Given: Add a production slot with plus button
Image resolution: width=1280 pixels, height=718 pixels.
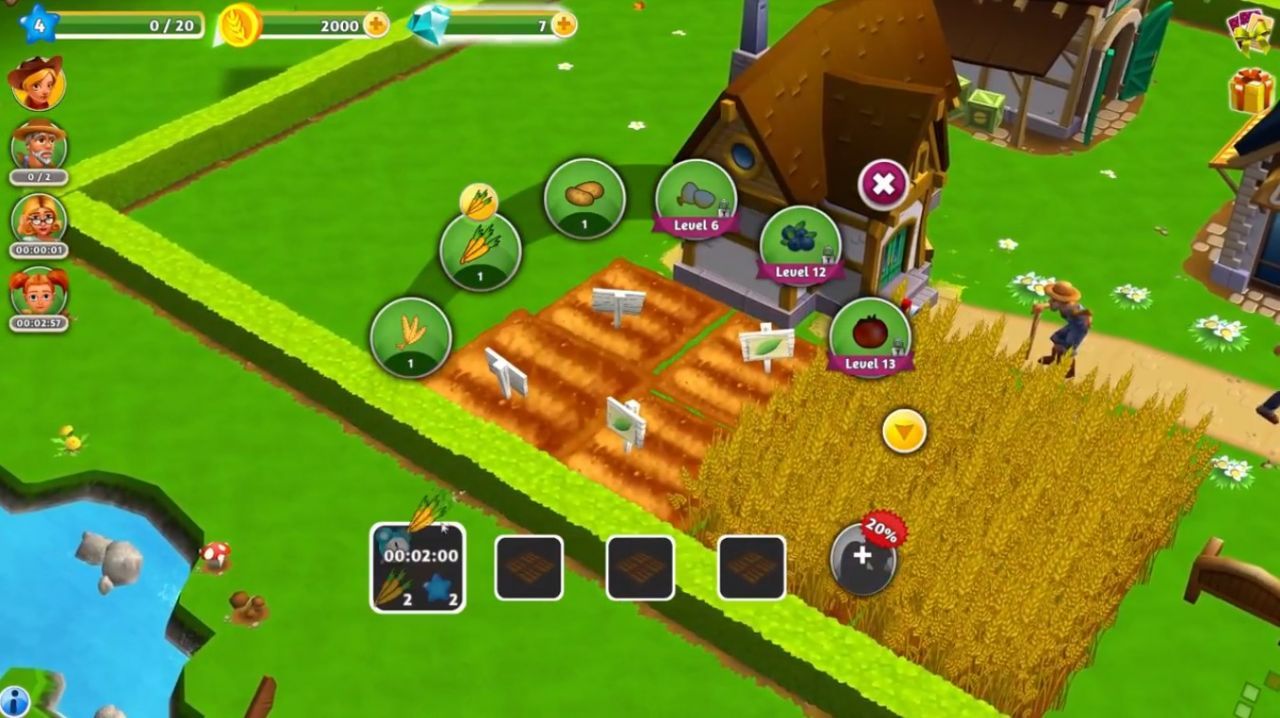Looking at the screenshot, I should point(863,559).
